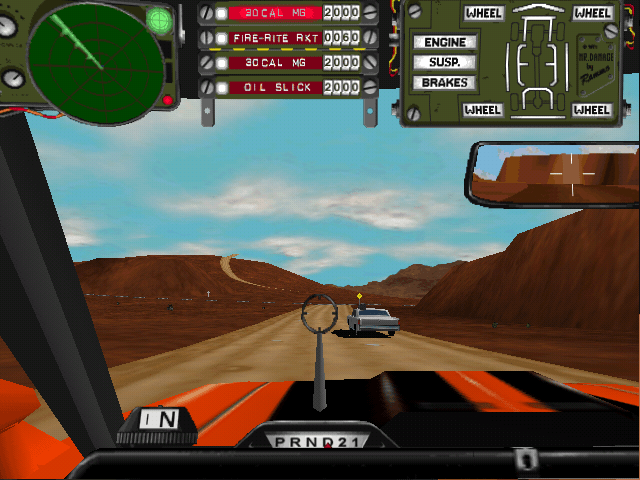Toggle the bright green radar button
This screenshot has width=640, height=480.
point(159,19)
